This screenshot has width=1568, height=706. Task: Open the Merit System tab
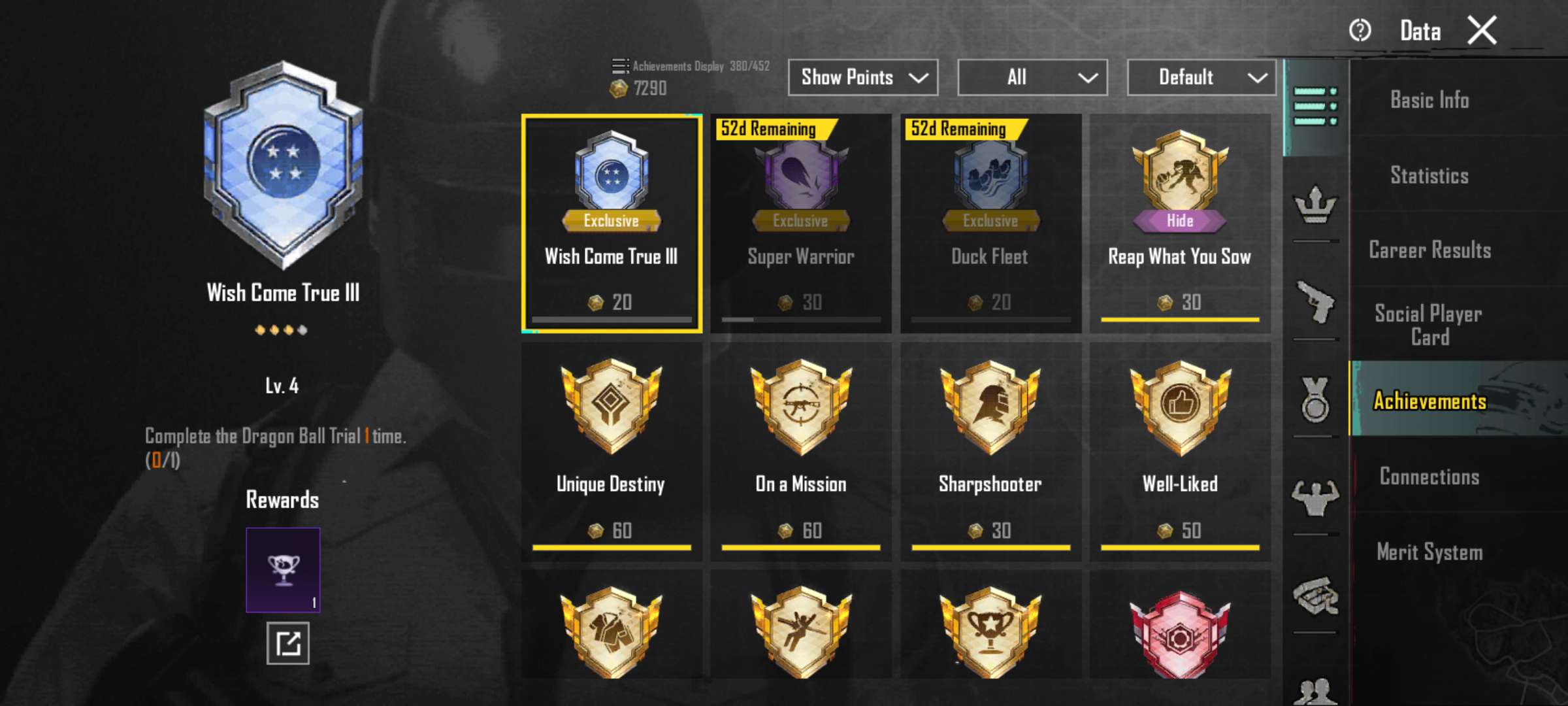[1429, 552]
